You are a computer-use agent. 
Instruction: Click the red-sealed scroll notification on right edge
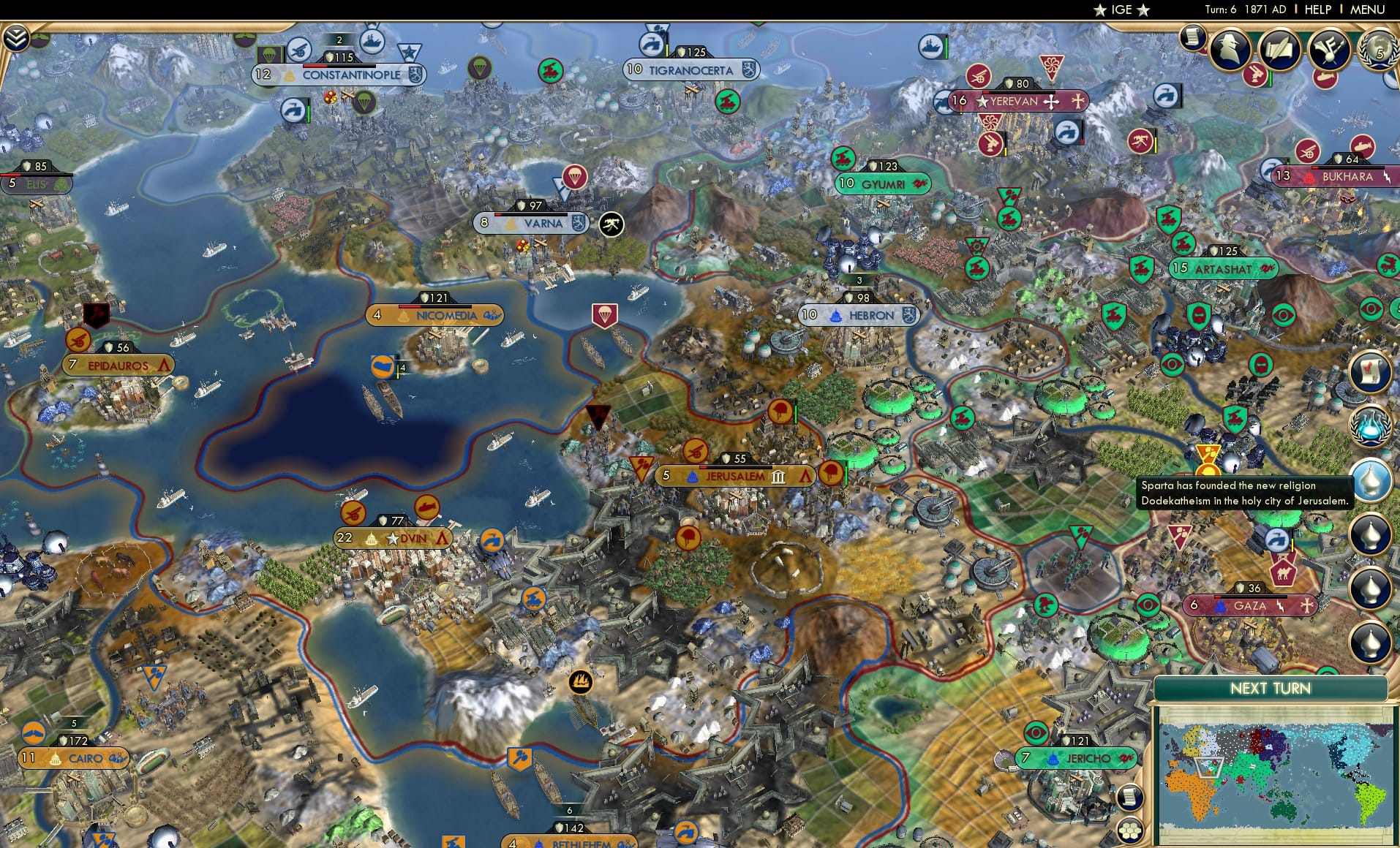pyautogui.click(x=1371, y=372)
